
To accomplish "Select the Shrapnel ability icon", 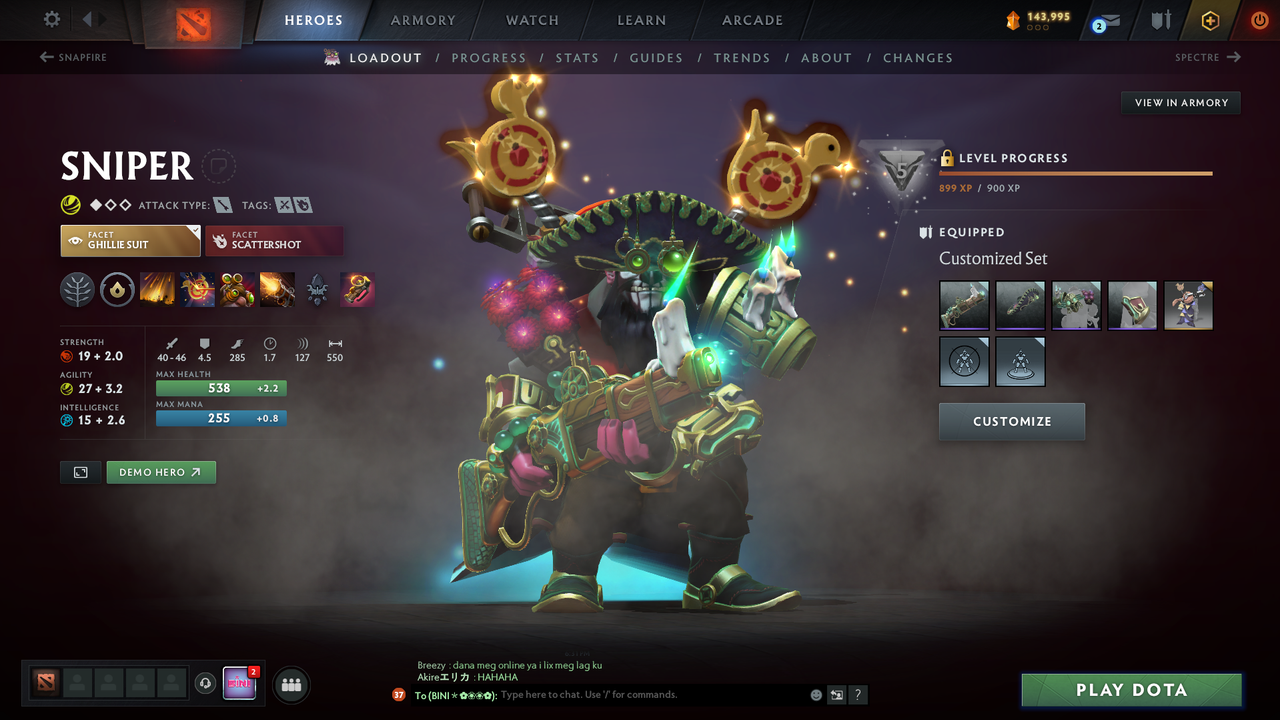I will click(x=157, y=290).
